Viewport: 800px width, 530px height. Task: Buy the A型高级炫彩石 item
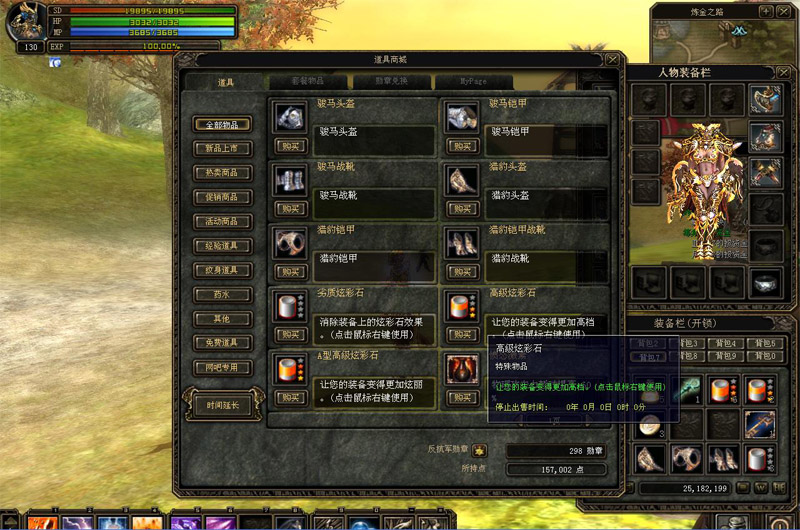290,398
